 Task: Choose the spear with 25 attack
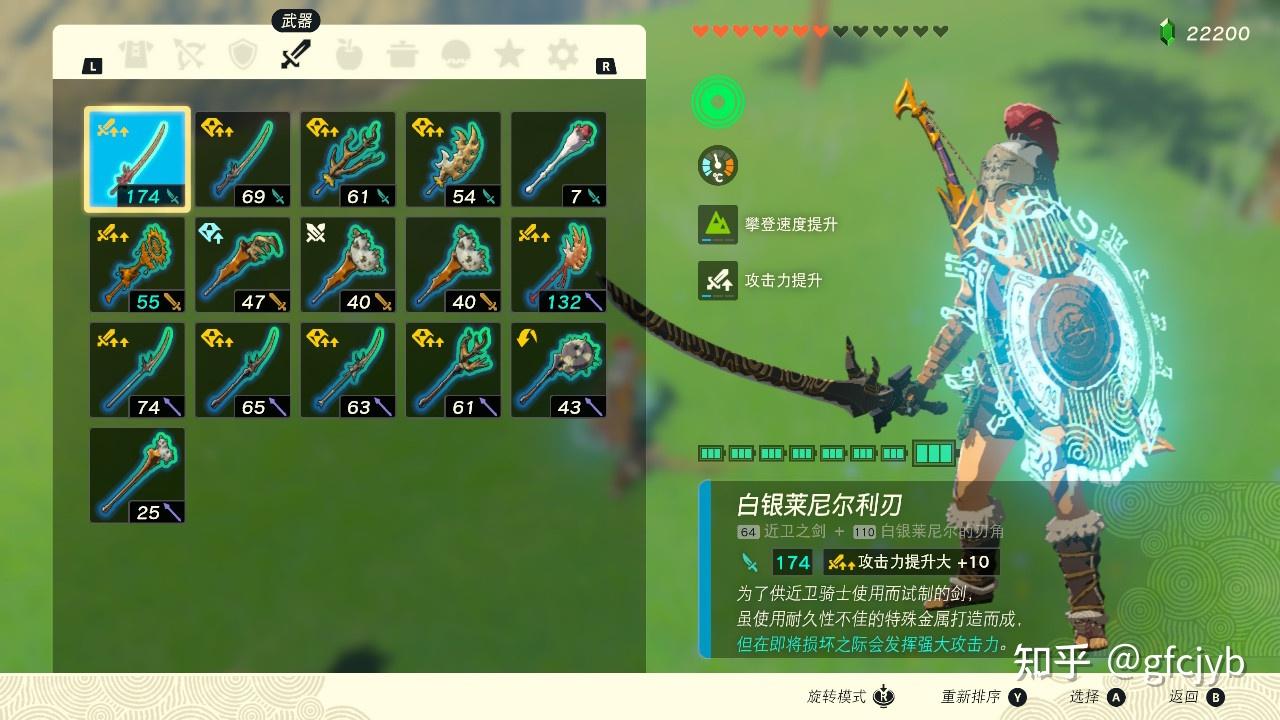tap(138, 475)
